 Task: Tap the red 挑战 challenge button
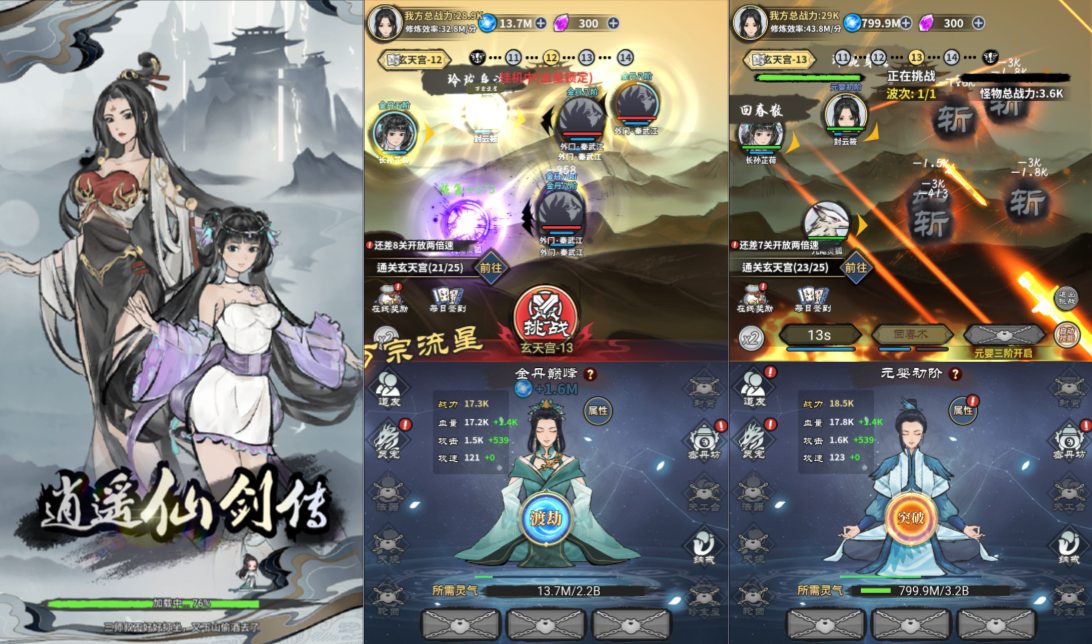[545, 314]
